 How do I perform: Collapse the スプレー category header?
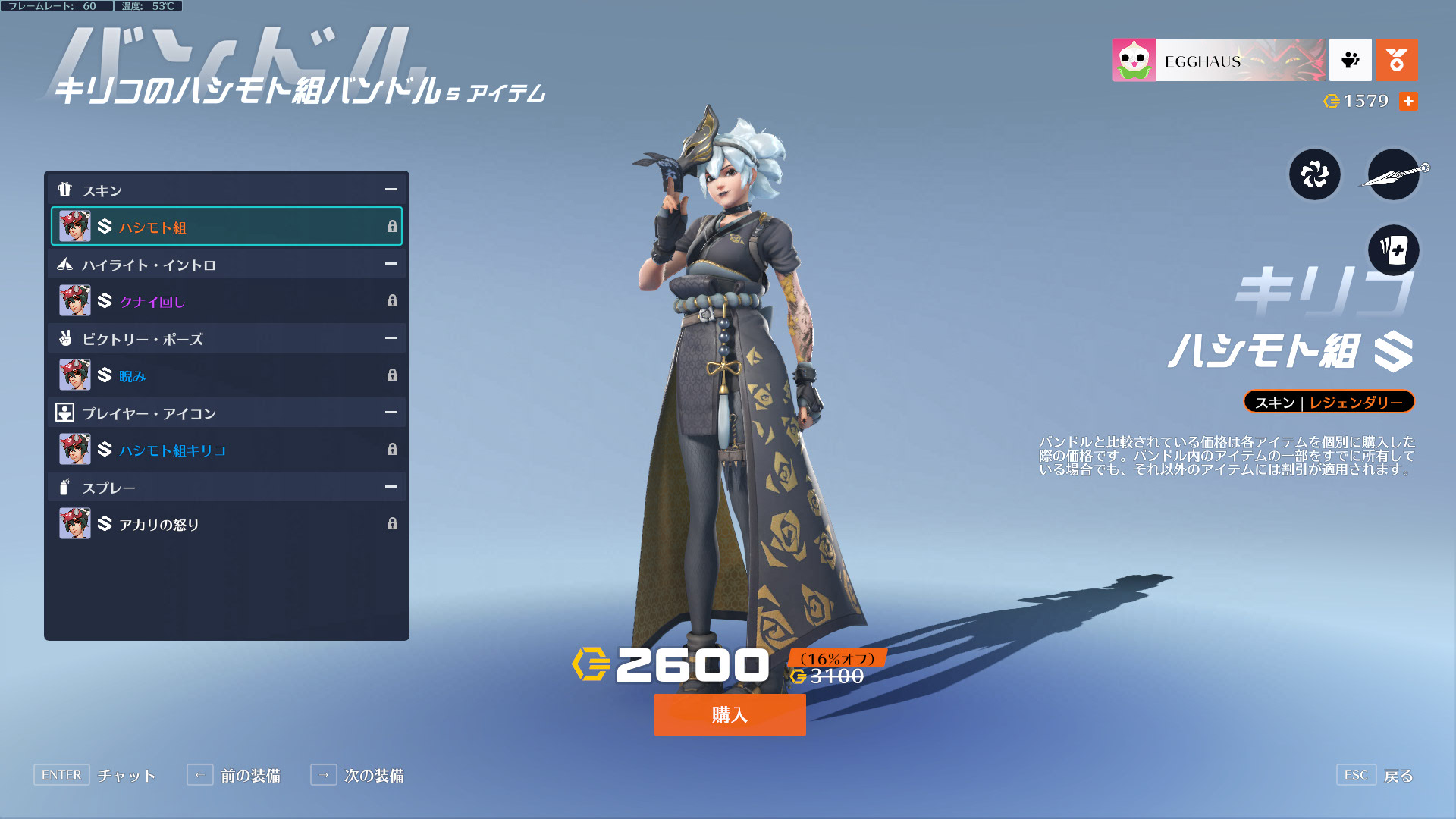[391, 487]
